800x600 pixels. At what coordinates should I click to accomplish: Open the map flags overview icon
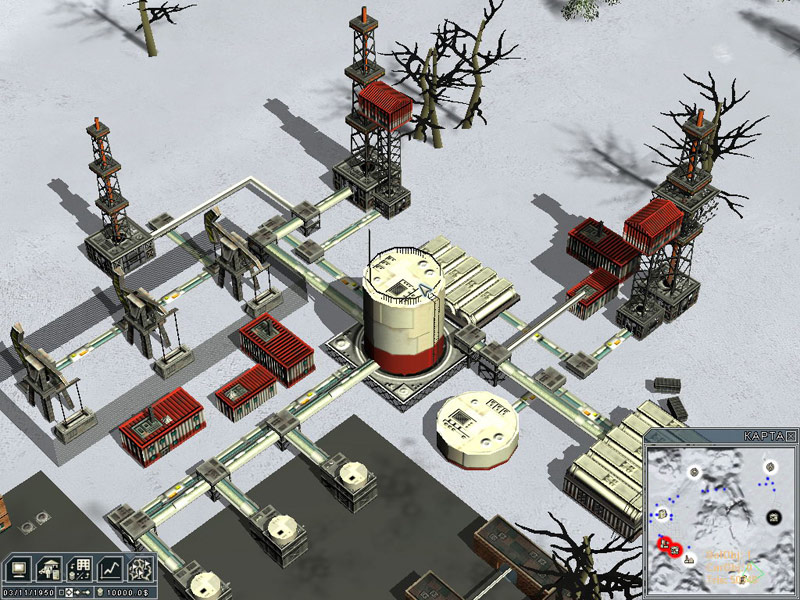tap(141, 566)
